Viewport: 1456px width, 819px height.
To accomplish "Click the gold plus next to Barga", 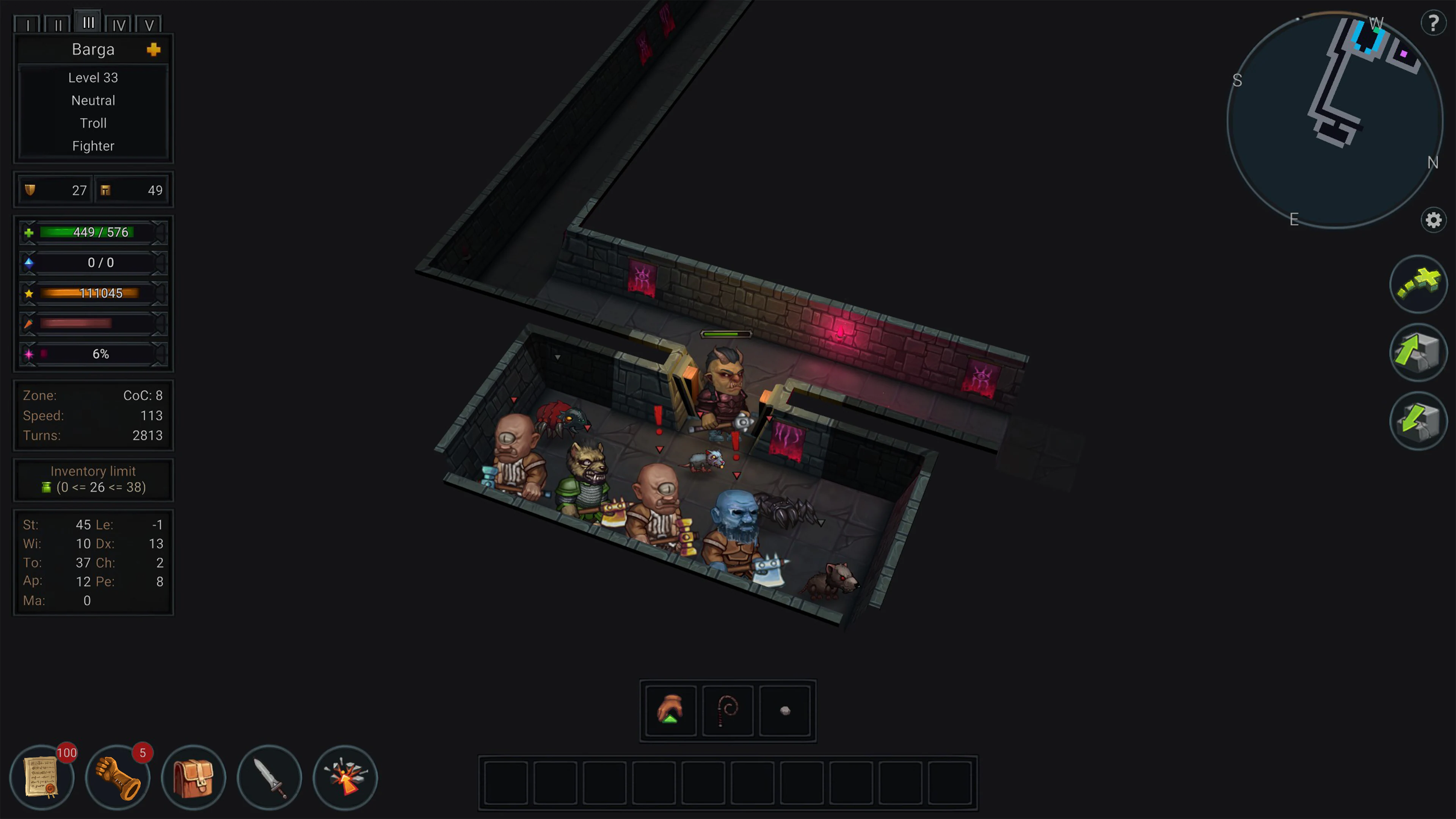I will (154, 49).
